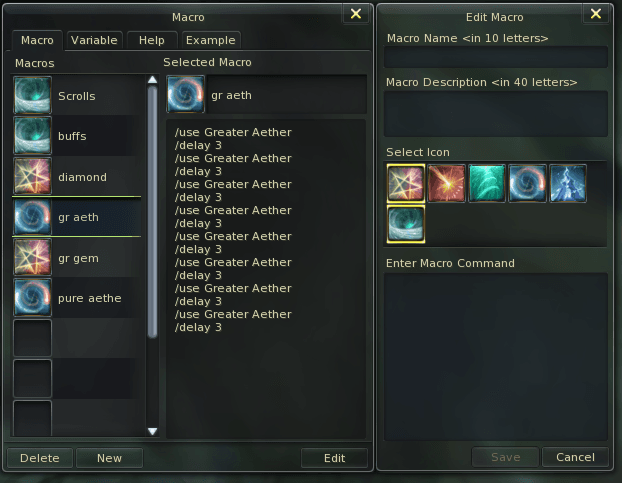Show the Example tab

210,40
